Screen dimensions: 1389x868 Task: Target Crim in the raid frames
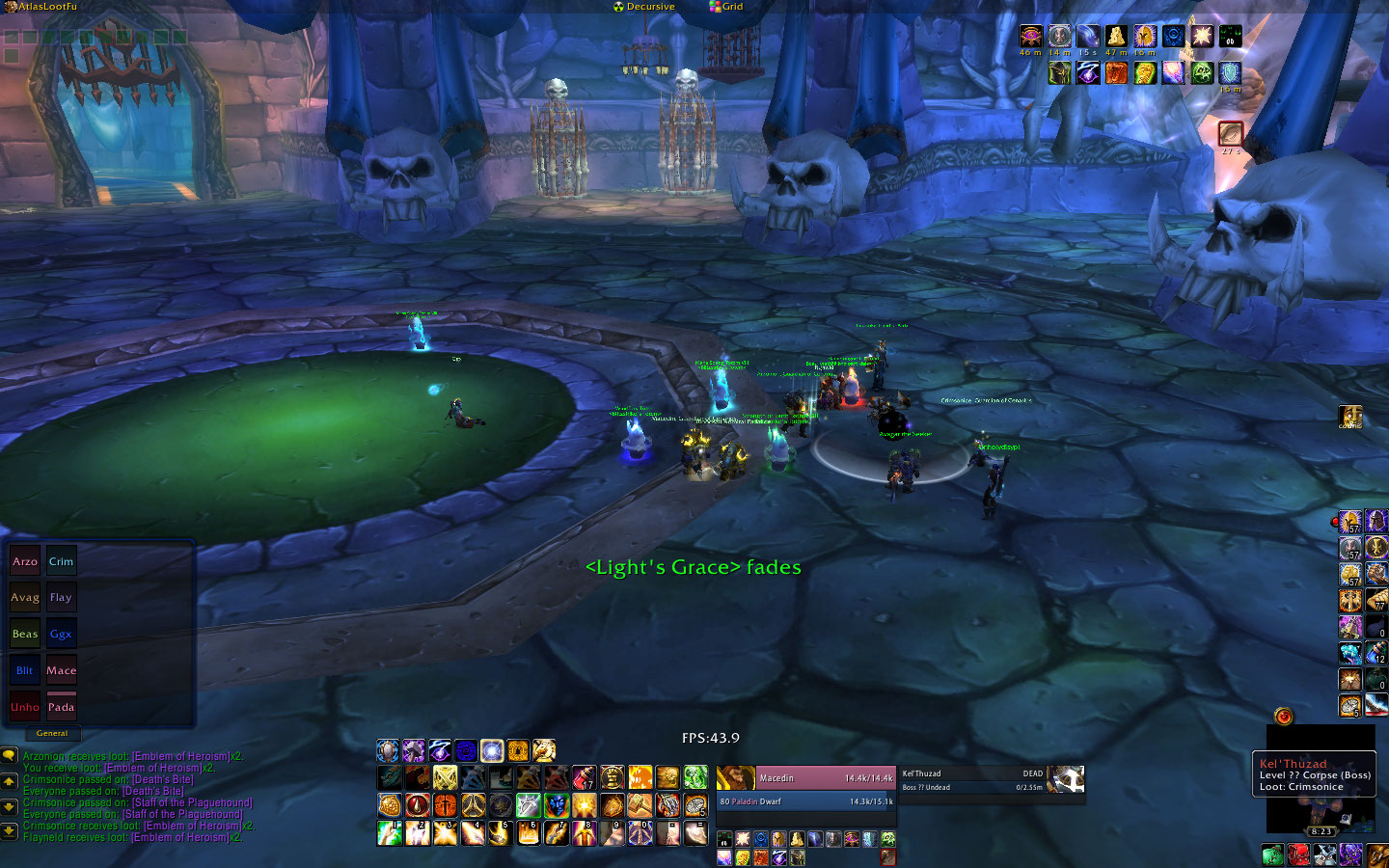[x=61, y=561]
